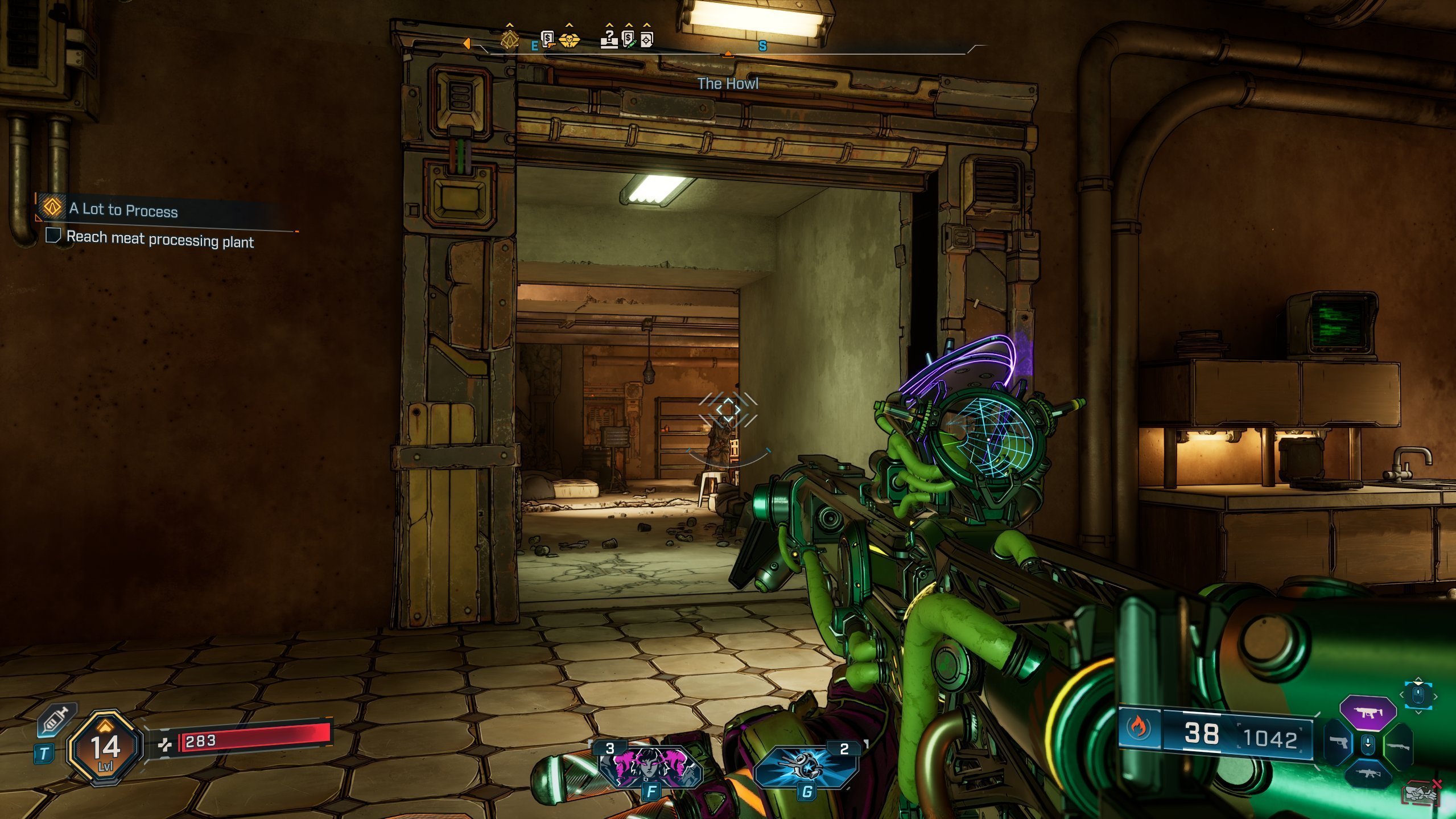Click the question mark compass marker
The height and width of the screenshot is (819, 1456).
(x=609, y=39)
